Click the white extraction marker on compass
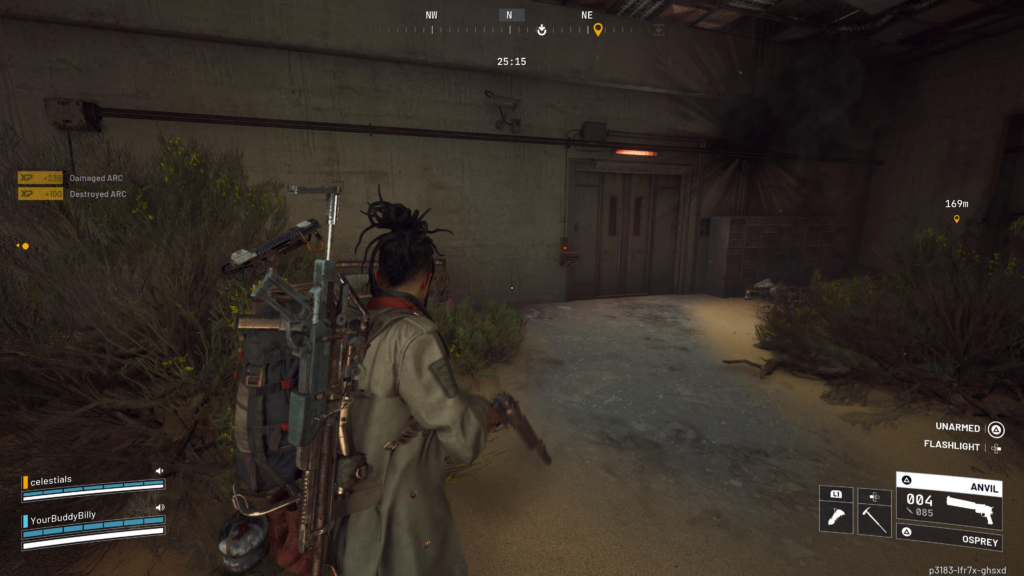The width and height of the screenshot is (1024, 576). 541,29
